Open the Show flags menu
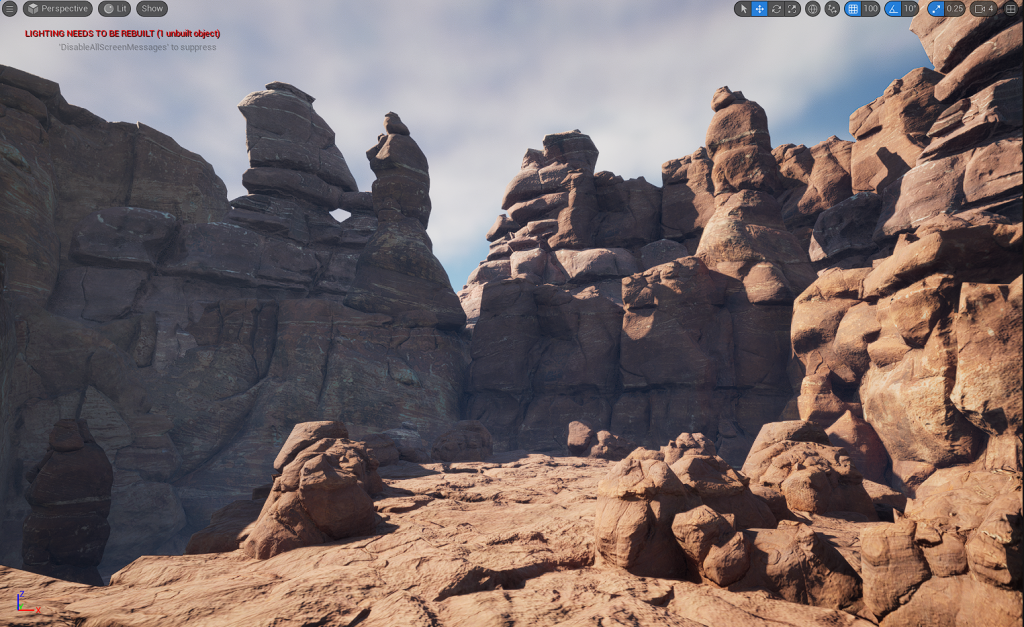 click(152, 9)
